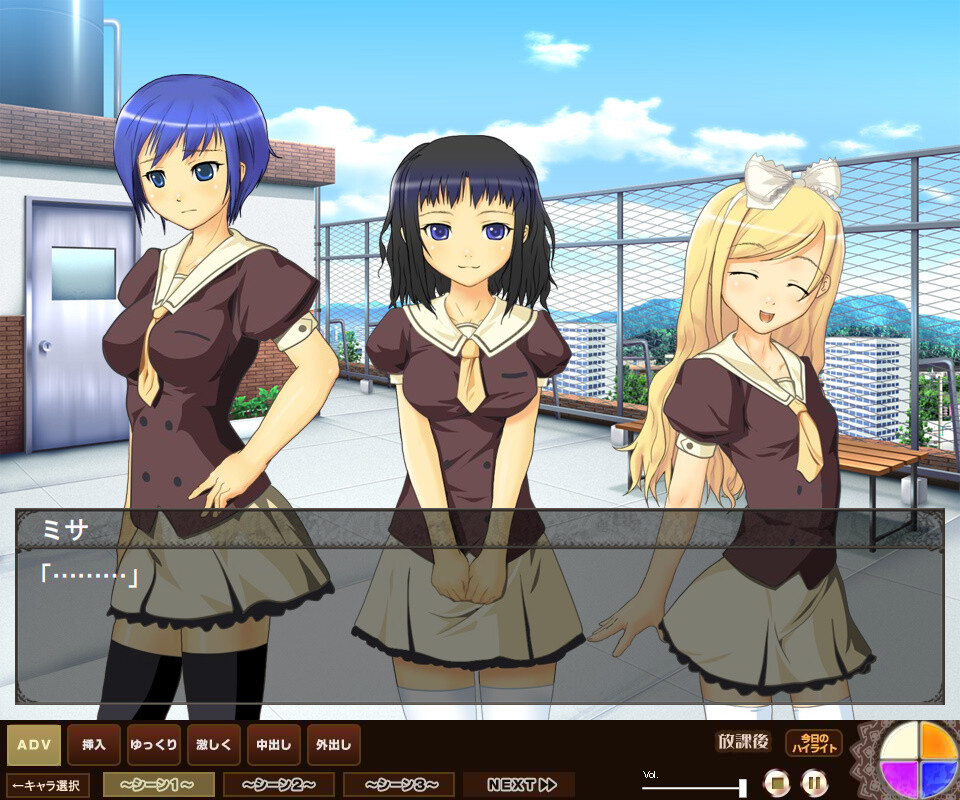Pause using the round pause button

click(815, 781)
